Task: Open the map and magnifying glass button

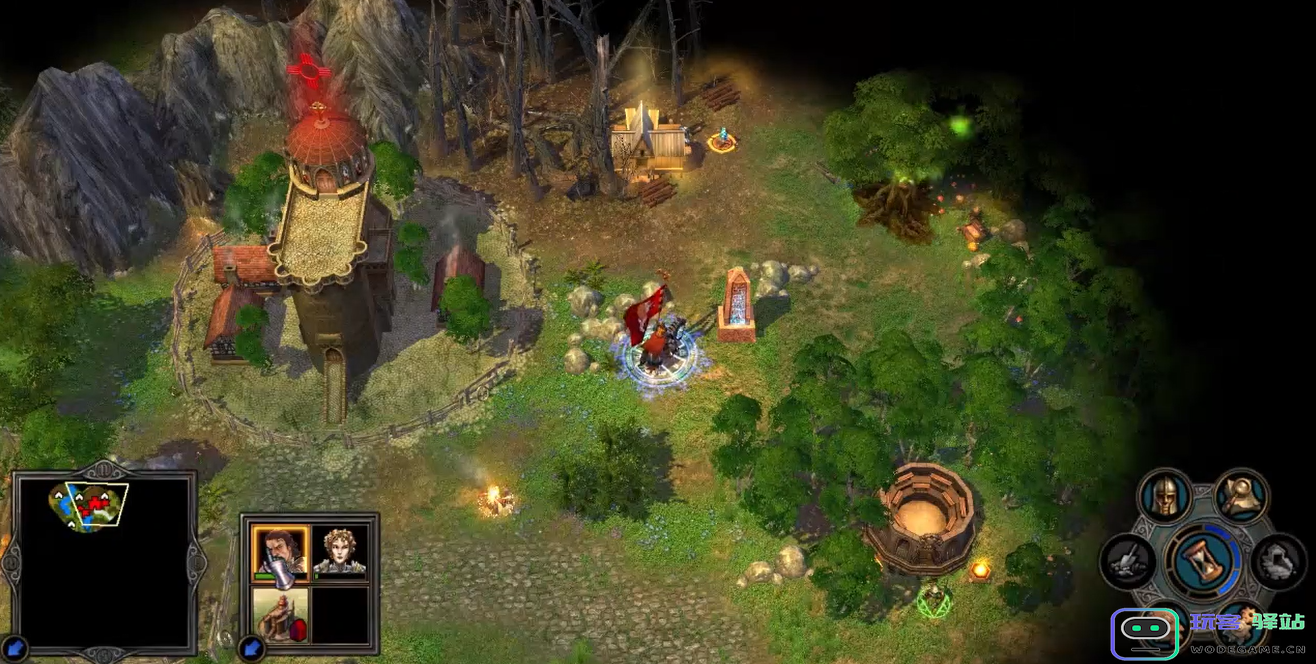Action: click(x=1241, y=497)
